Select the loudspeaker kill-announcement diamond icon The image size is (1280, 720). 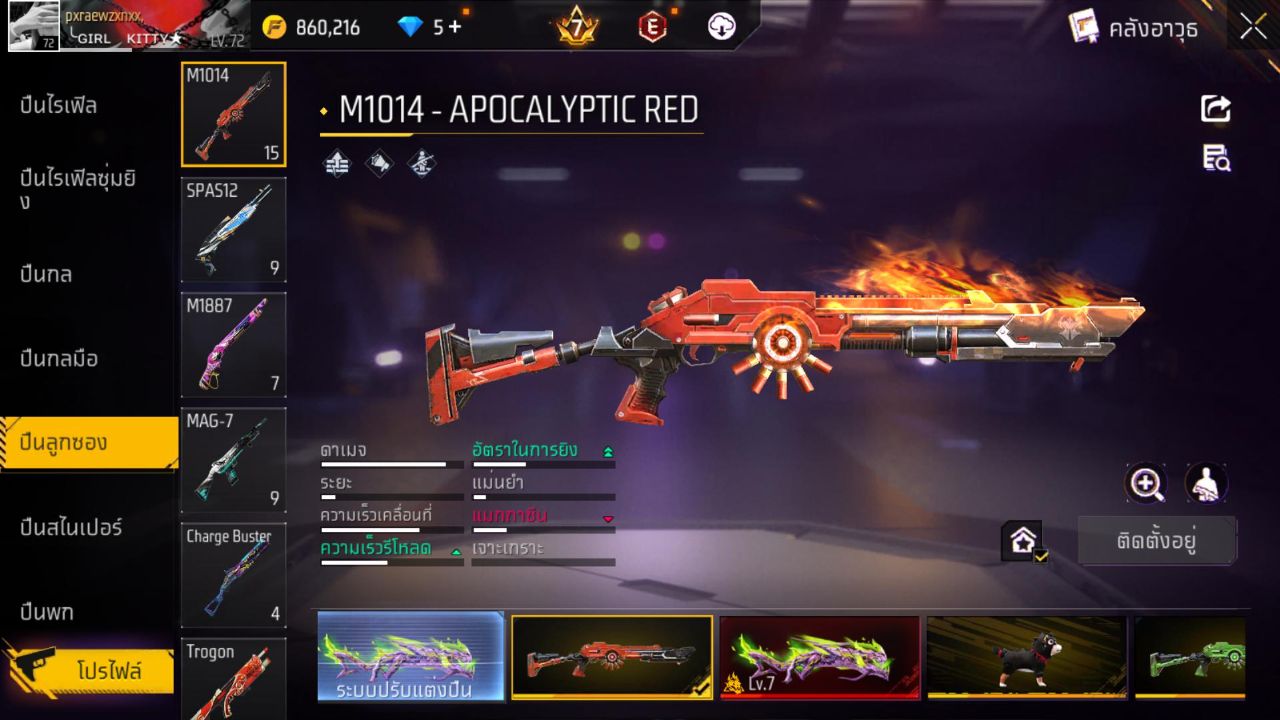click(x=378, y=163)
